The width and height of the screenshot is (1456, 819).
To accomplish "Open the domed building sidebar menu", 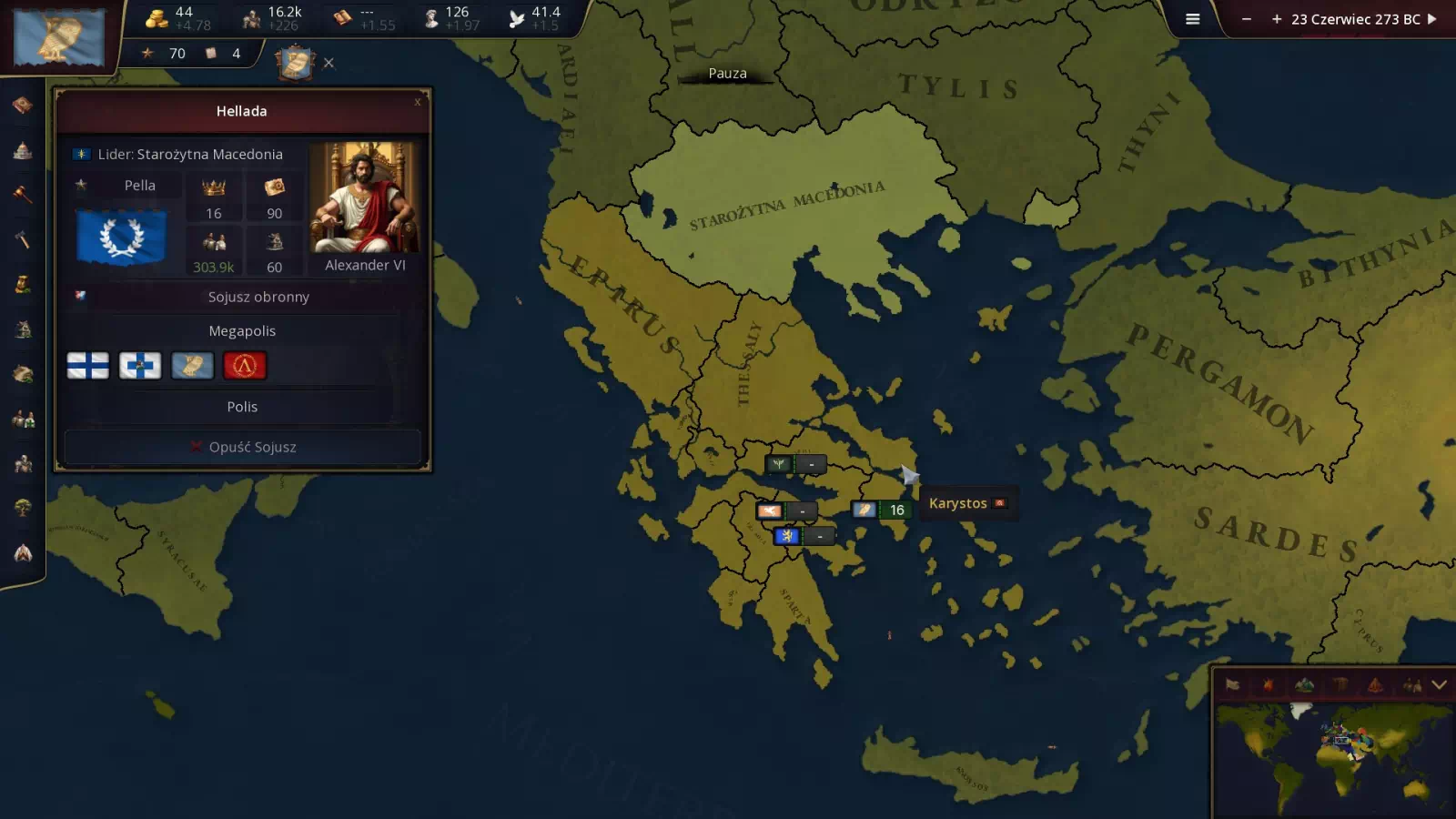I will coord(23,150).
